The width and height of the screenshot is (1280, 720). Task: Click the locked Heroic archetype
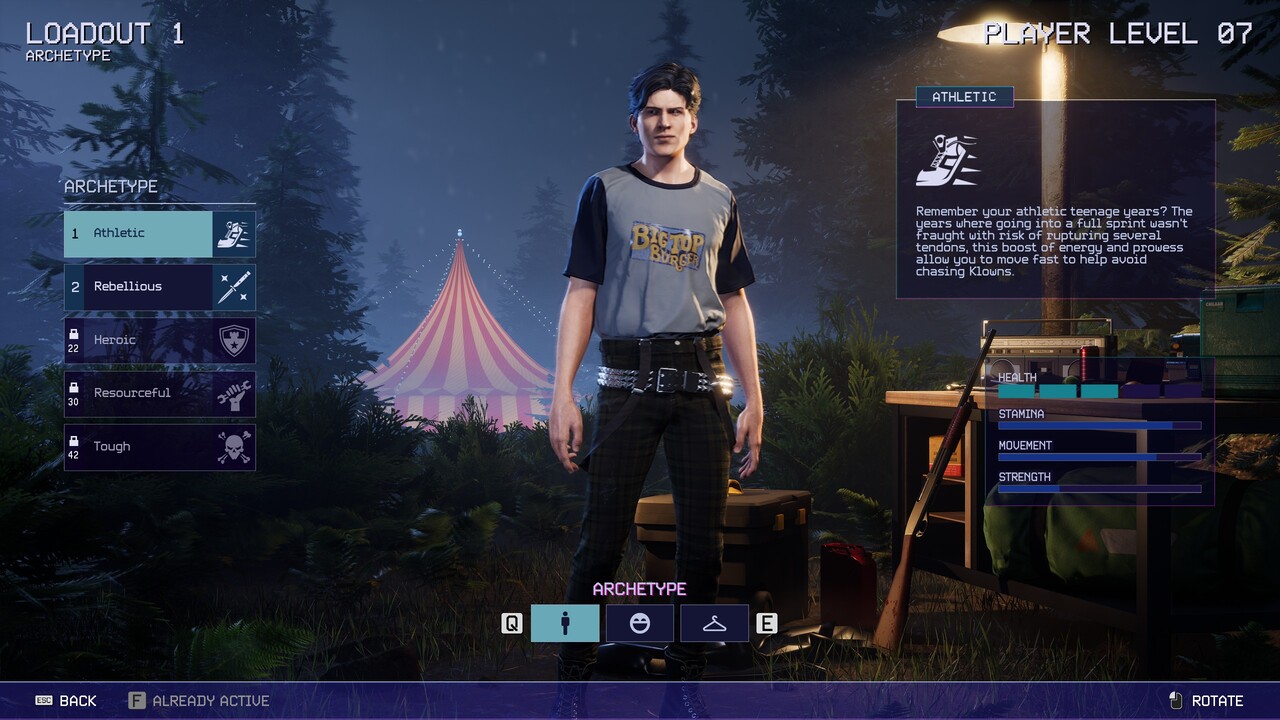159,340
